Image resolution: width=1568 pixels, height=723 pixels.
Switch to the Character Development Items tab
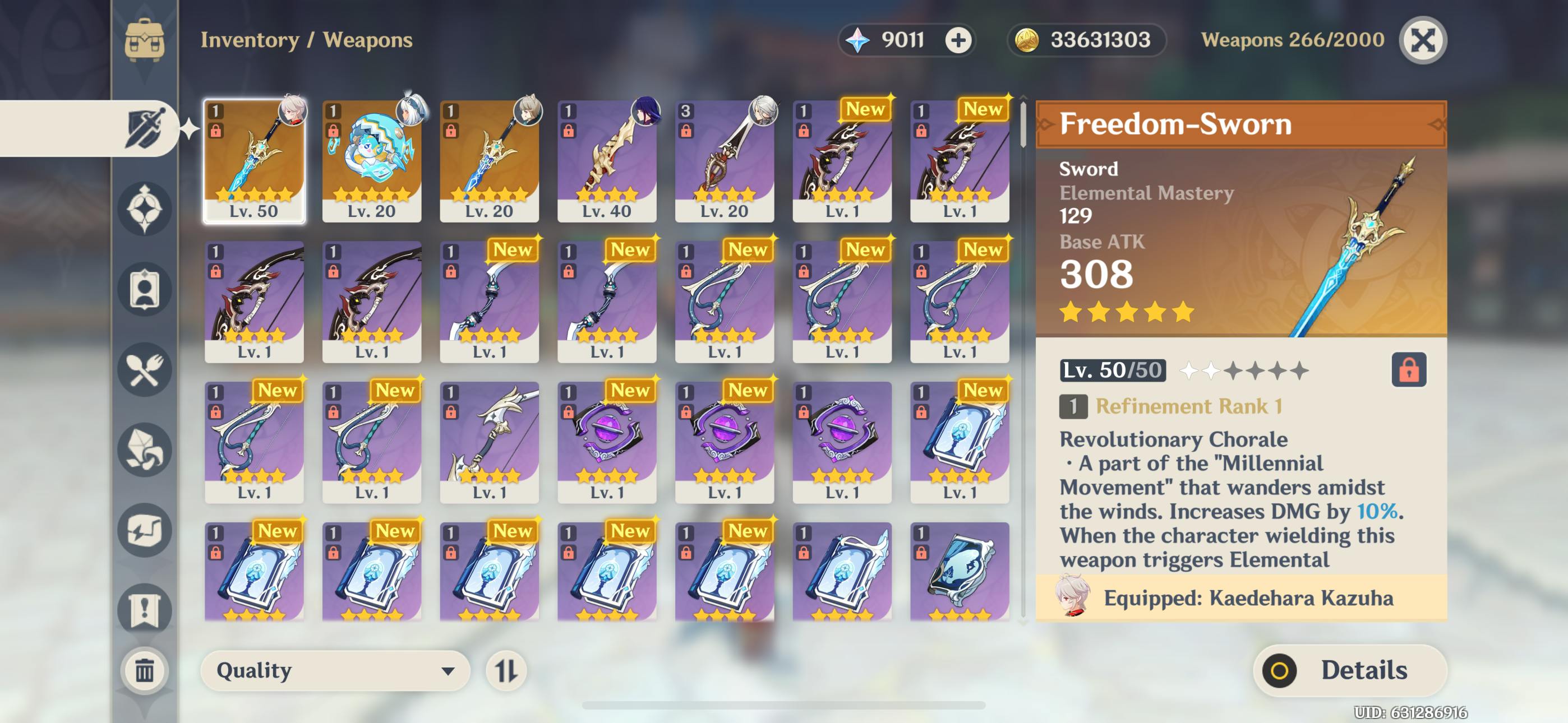pyautogui.click(x=144, y=289)
